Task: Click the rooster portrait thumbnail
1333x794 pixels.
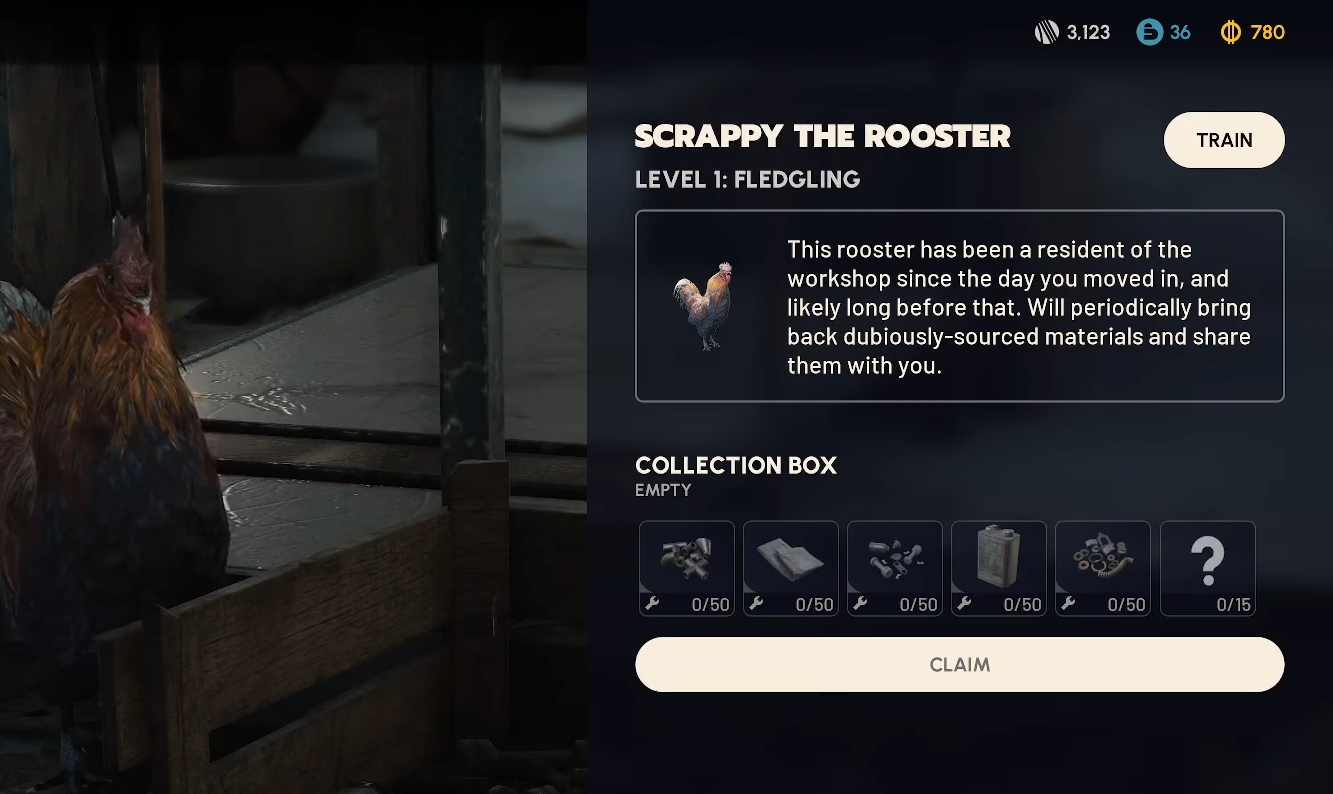Action: (705, 305)
